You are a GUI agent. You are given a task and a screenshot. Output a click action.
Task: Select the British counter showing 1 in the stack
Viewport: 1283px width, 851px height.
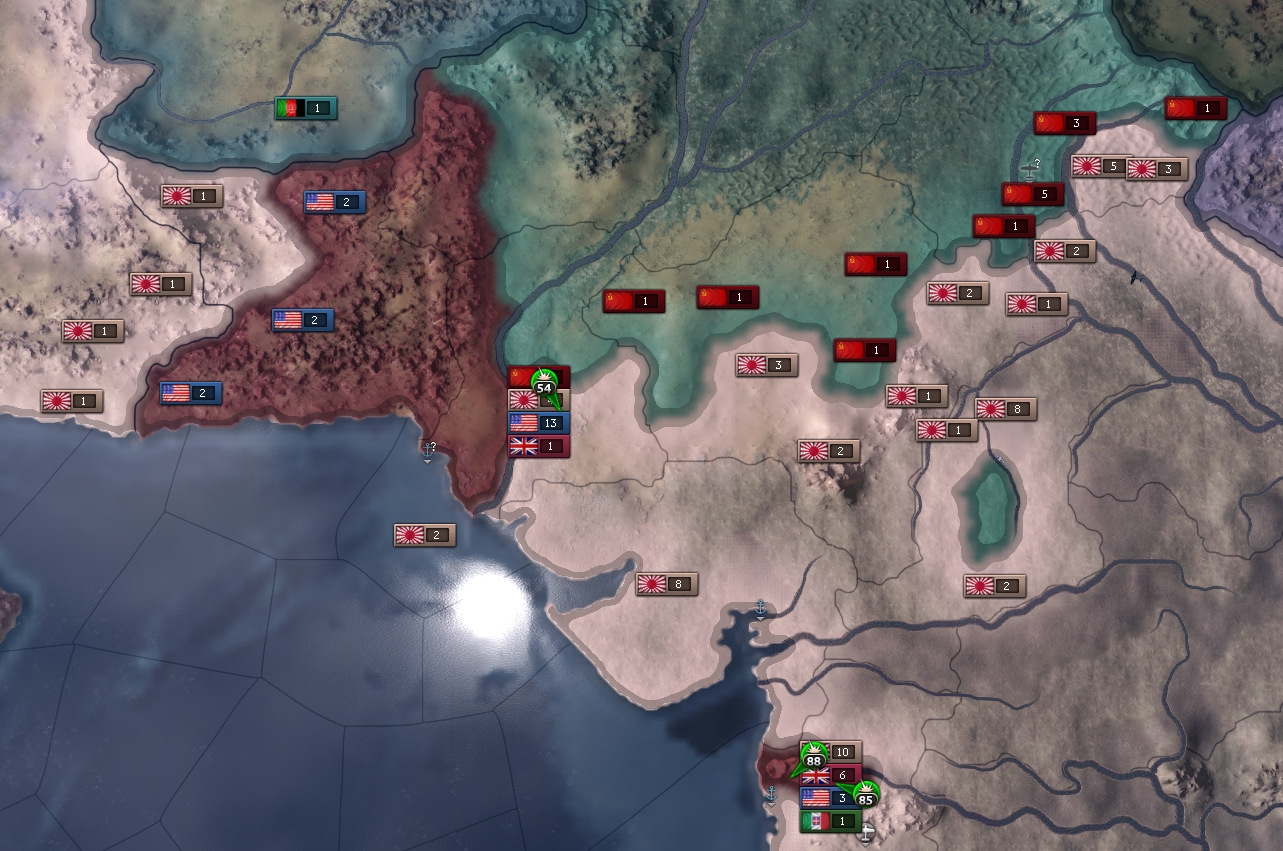539,447
